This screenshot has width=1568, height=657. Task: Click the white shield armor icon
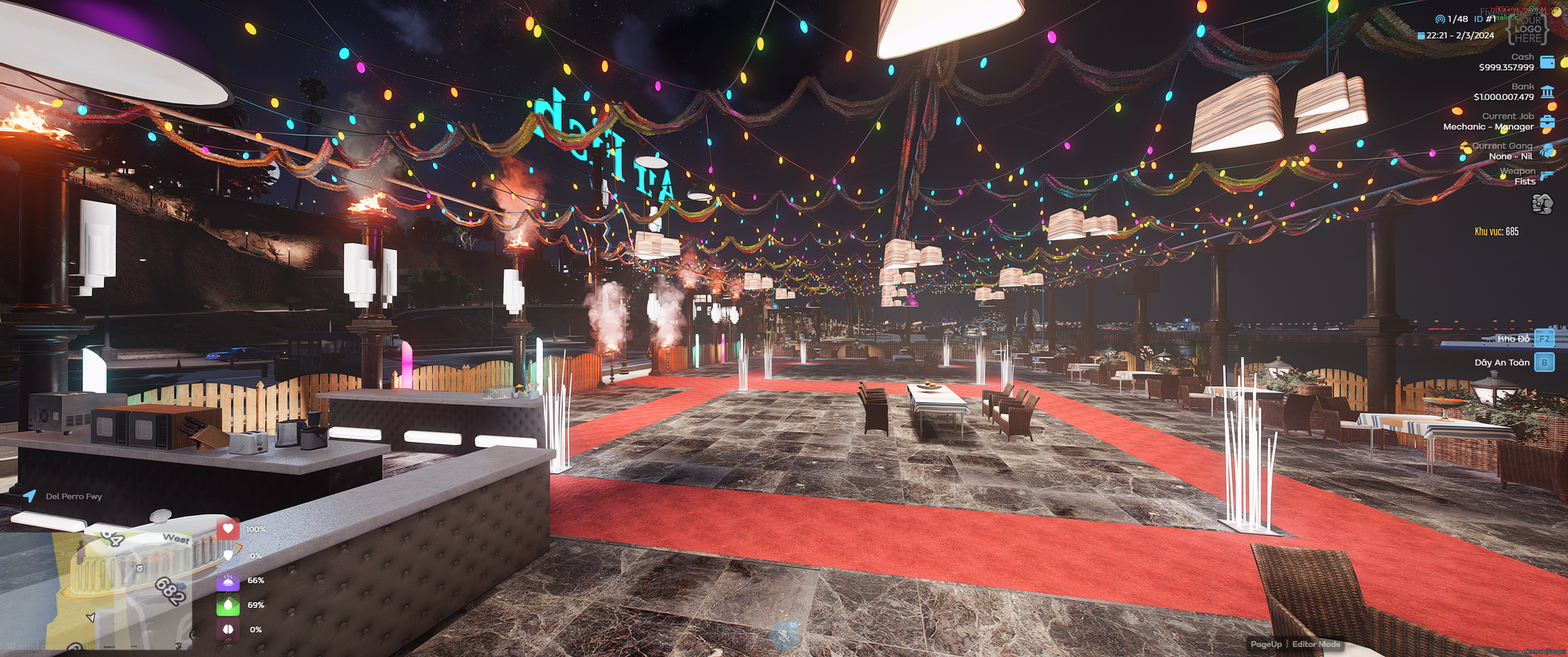coord(228,555)
